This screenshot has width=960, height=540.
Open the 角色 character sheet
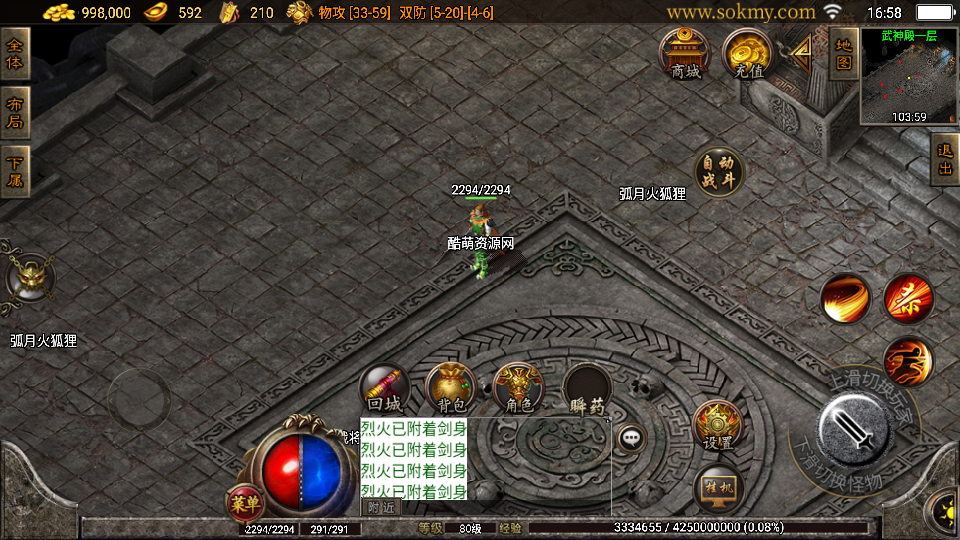pos(518,388)
